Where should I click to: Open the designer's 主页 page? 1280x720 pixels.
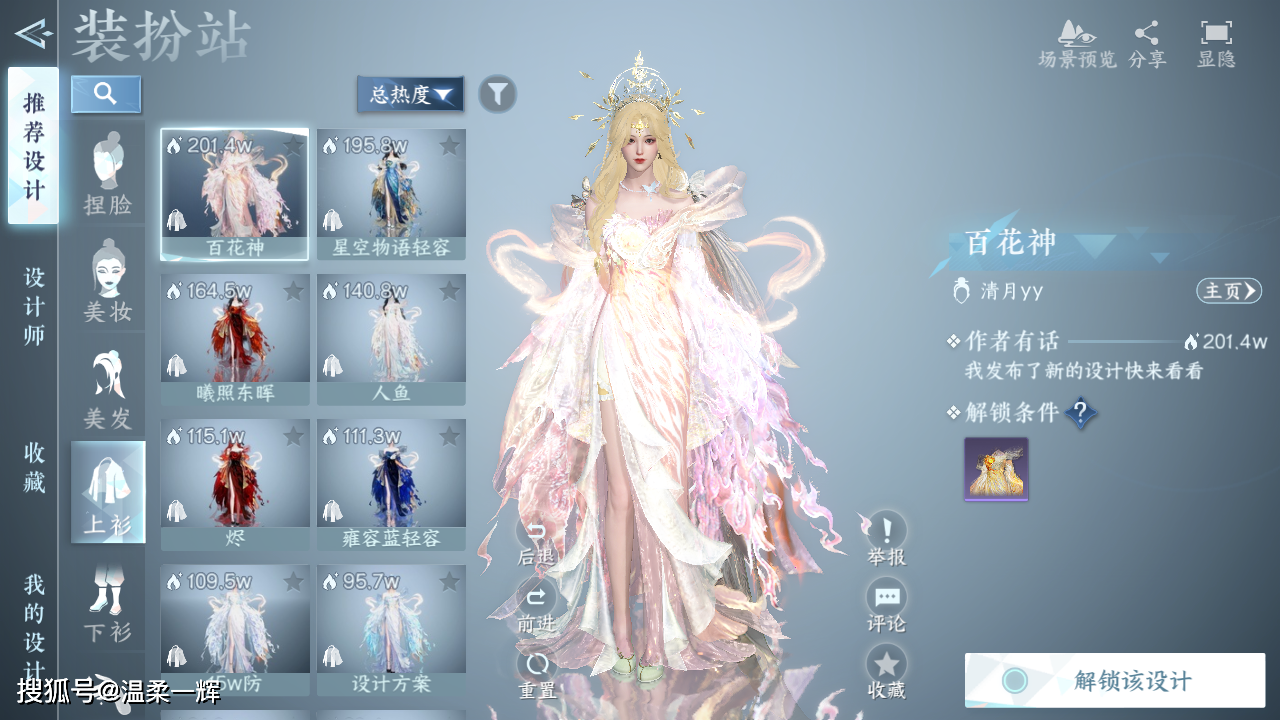(x=1228, y=291)
